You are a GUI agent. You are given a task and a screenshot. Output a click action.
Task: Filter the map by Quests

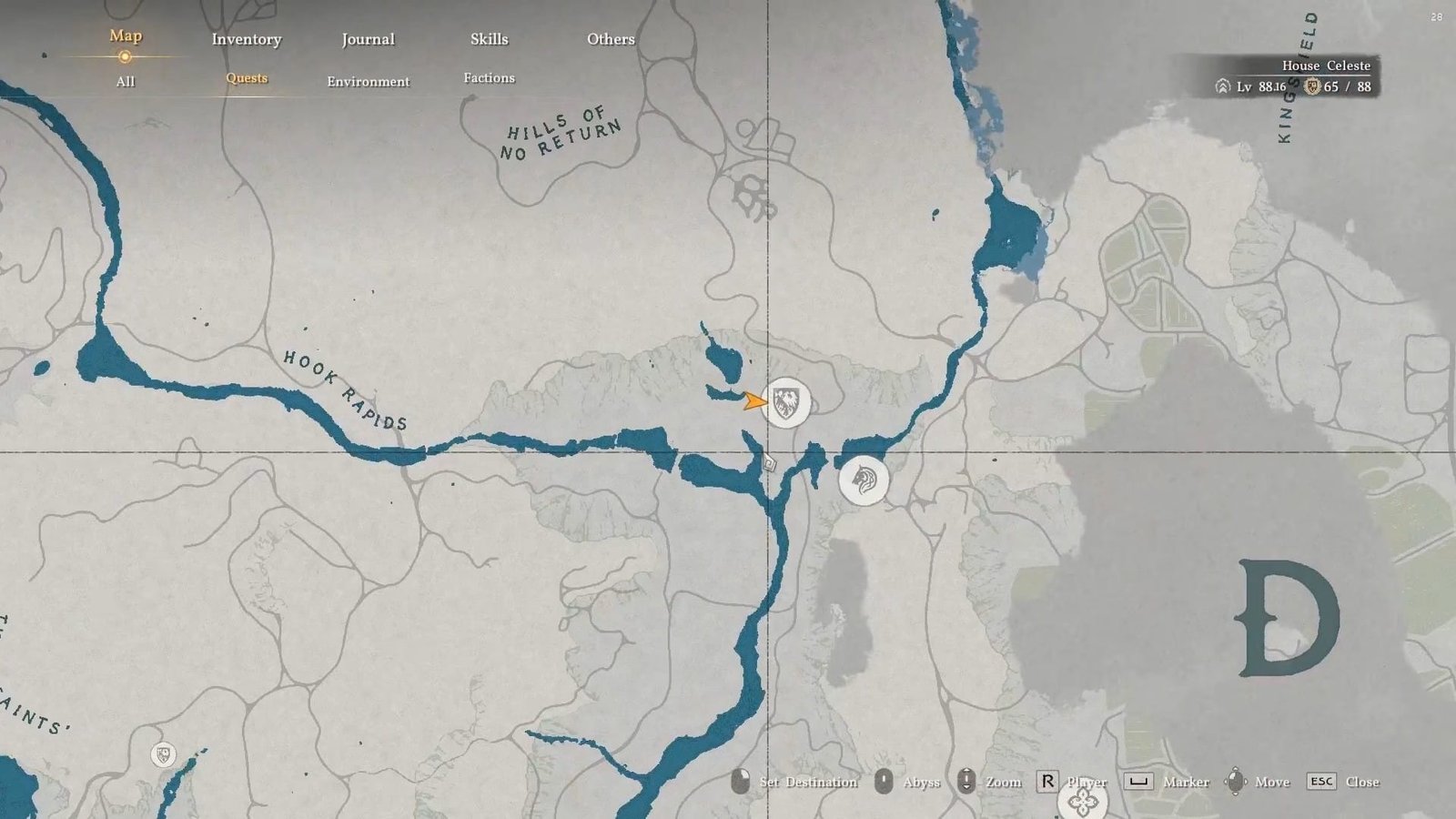click(247, 78)
